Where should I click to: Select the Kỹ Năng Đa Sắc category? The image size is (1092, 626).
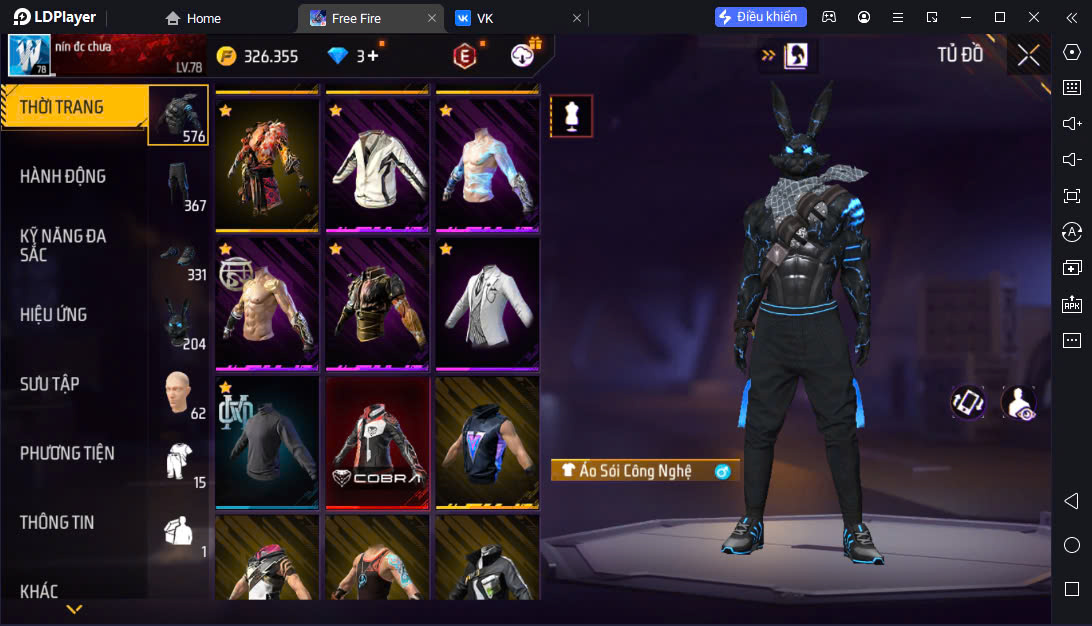click(x=63, y=245)
